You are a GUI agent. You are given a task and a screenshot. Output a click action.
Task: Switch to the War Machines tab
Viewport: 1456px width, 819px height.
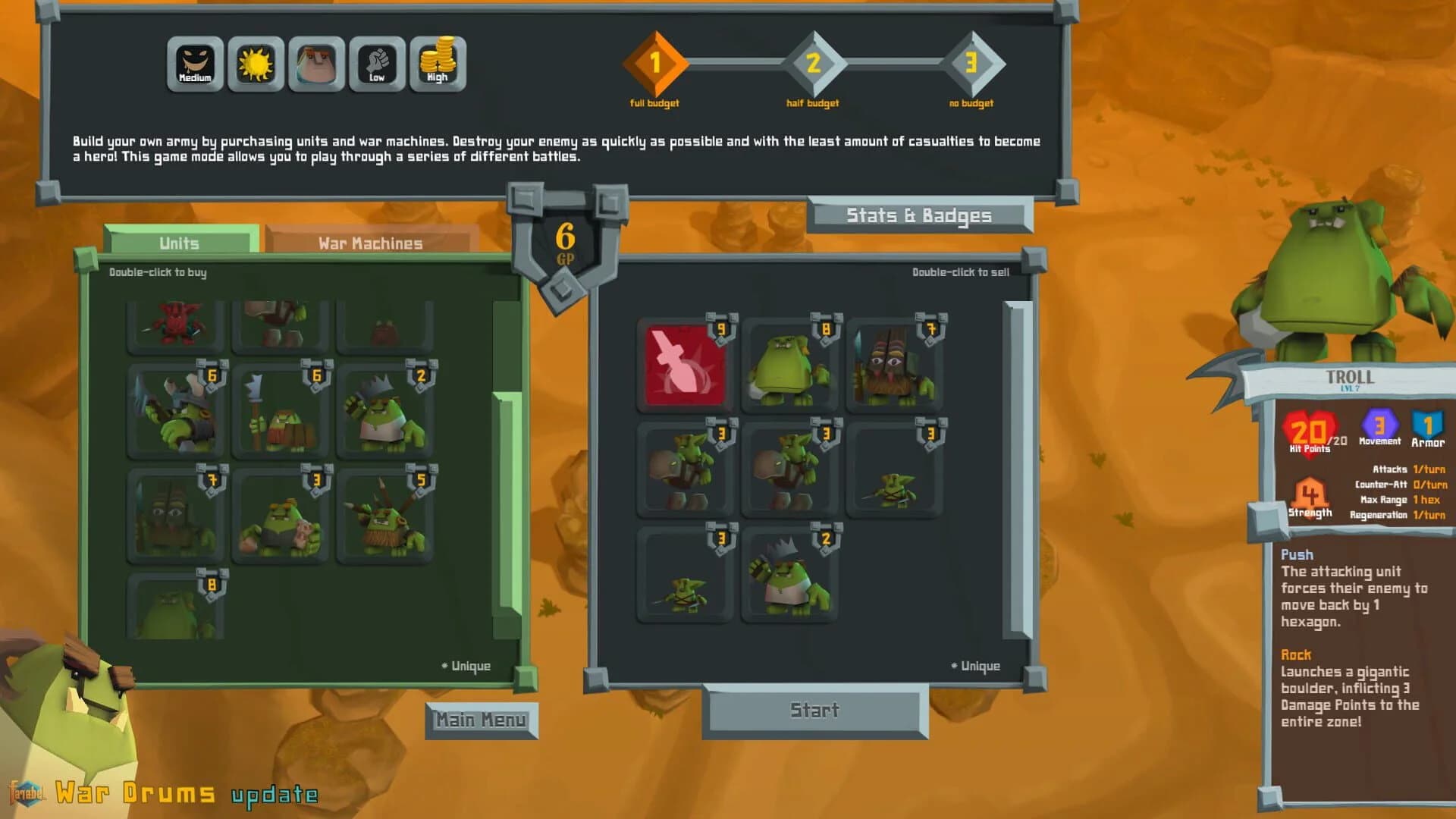tap(369, 243)
